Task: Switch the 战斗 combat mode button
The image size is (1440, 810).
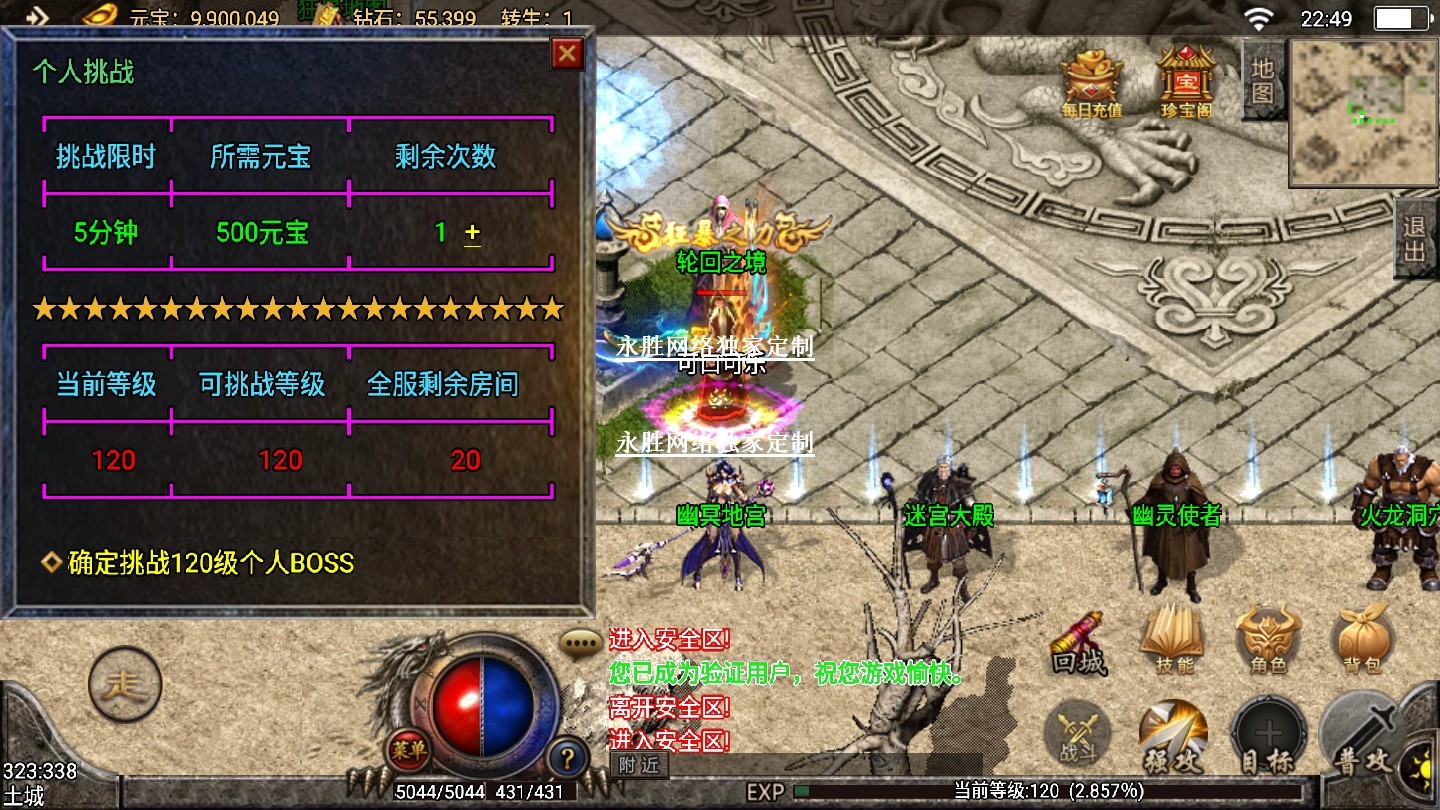Action: (1077, 738)
